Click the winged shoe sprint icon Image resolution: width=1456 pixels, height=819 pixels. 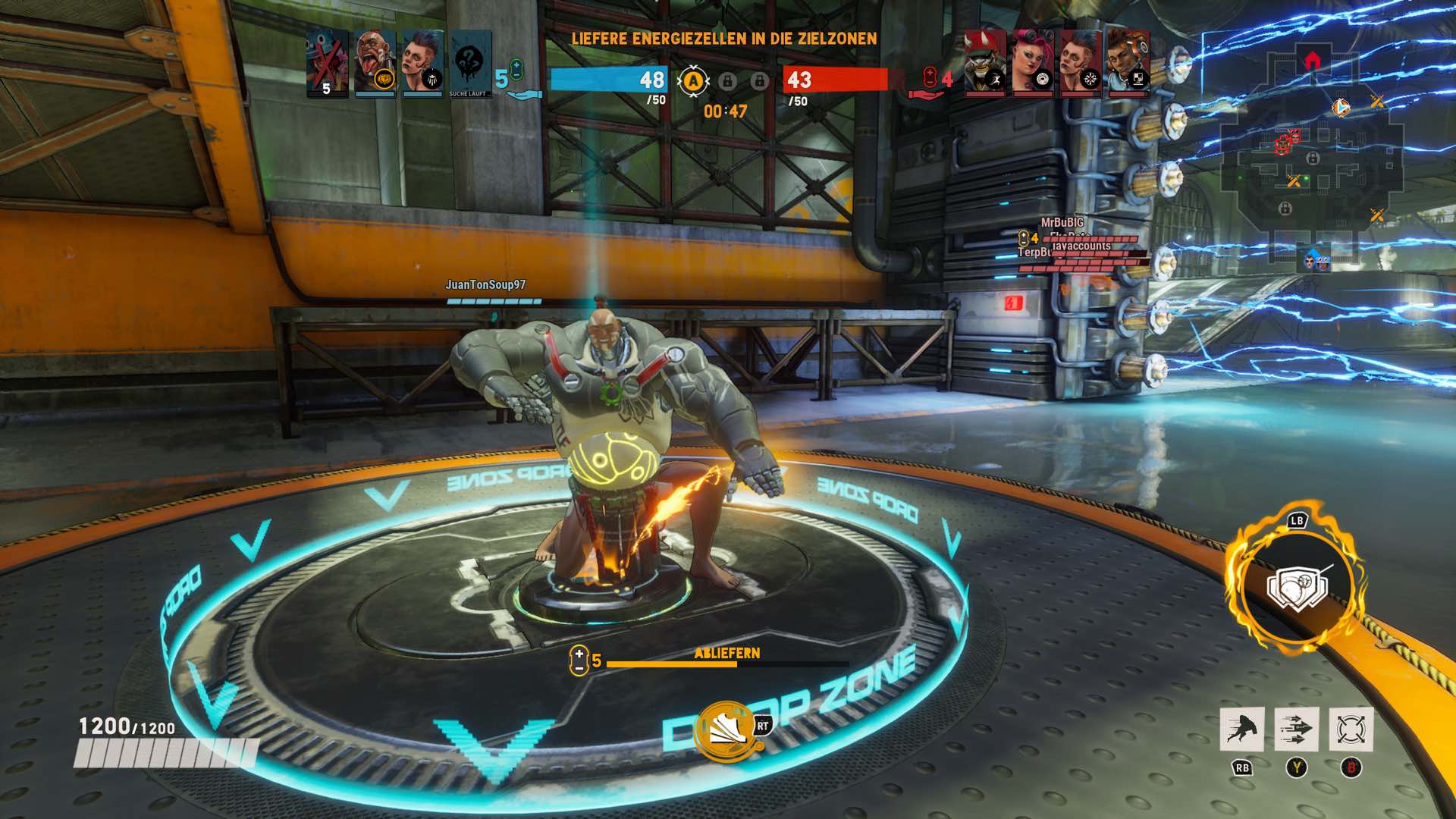[726, 730]
